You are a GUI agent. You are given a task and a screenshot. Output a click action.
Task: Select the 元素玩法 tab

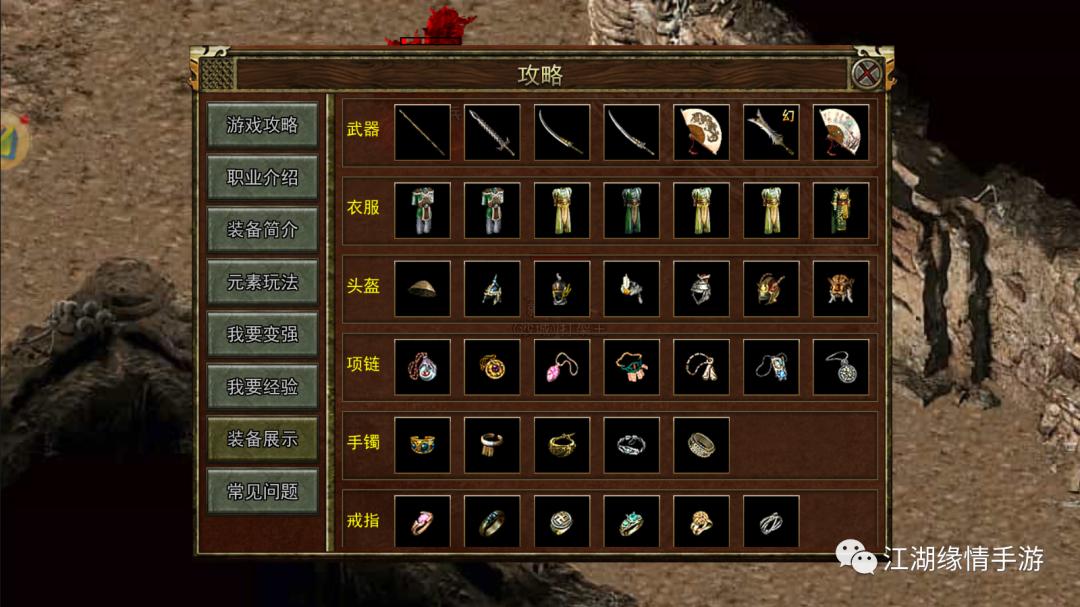pyautogui.click(x=262, y=282)
